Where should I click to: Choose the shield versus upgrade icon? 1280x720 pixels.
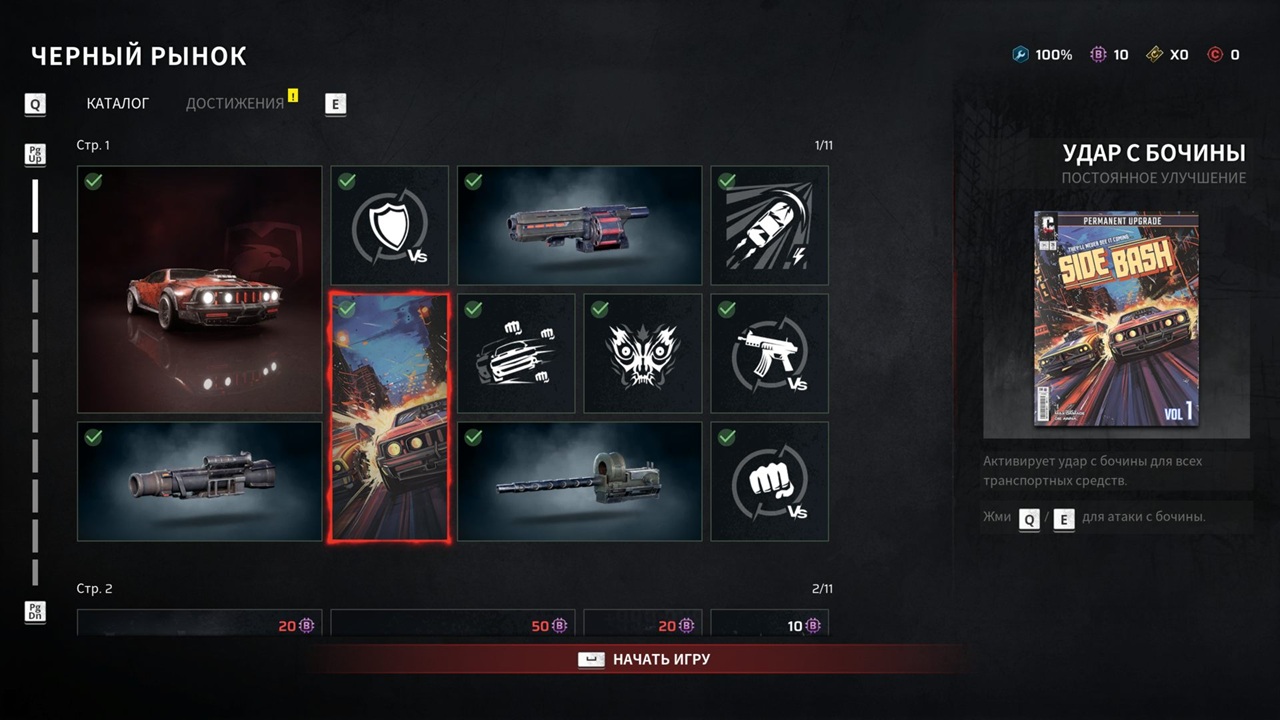[x=390, y=226]
